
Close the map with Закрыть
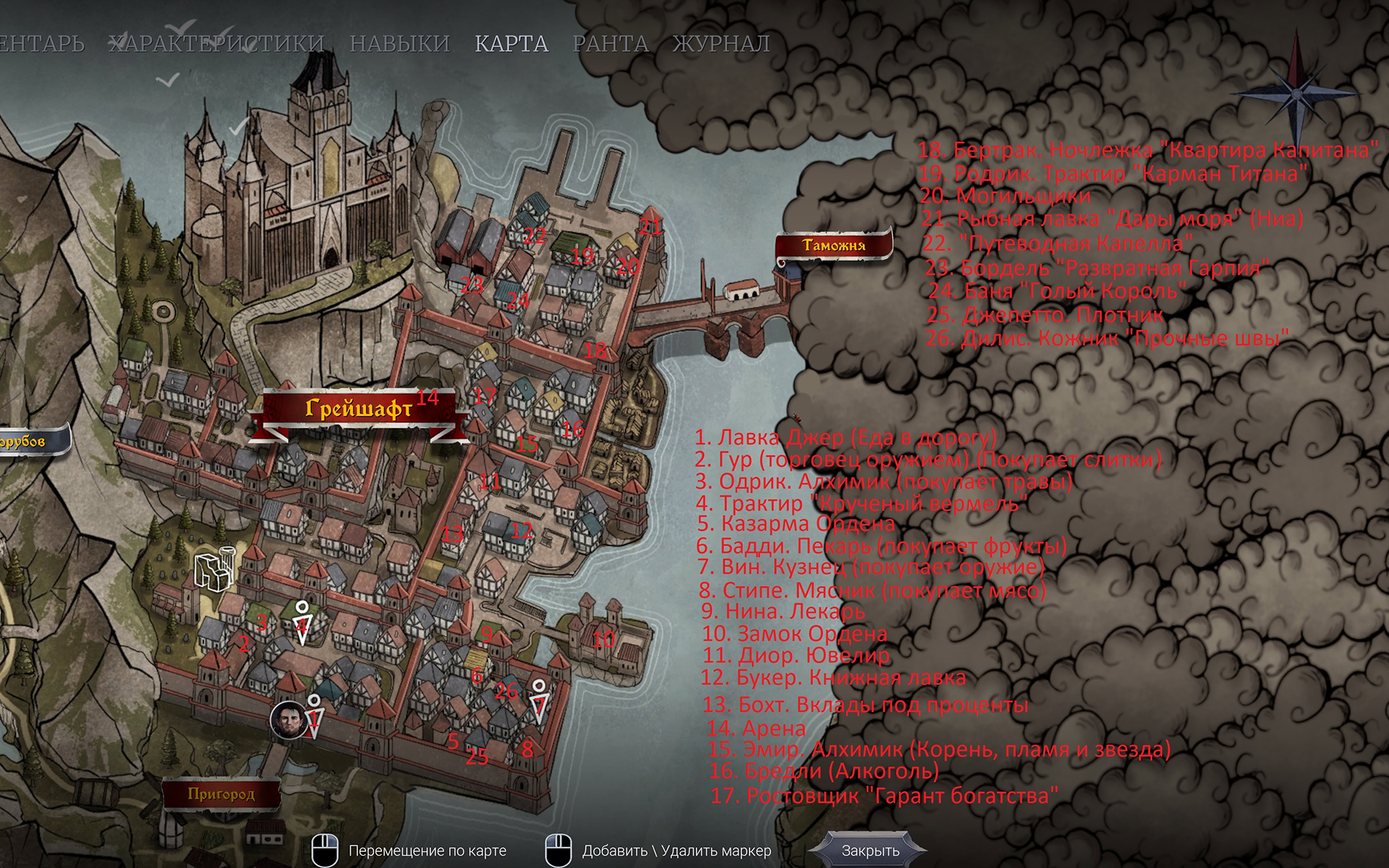click(870, 851)
